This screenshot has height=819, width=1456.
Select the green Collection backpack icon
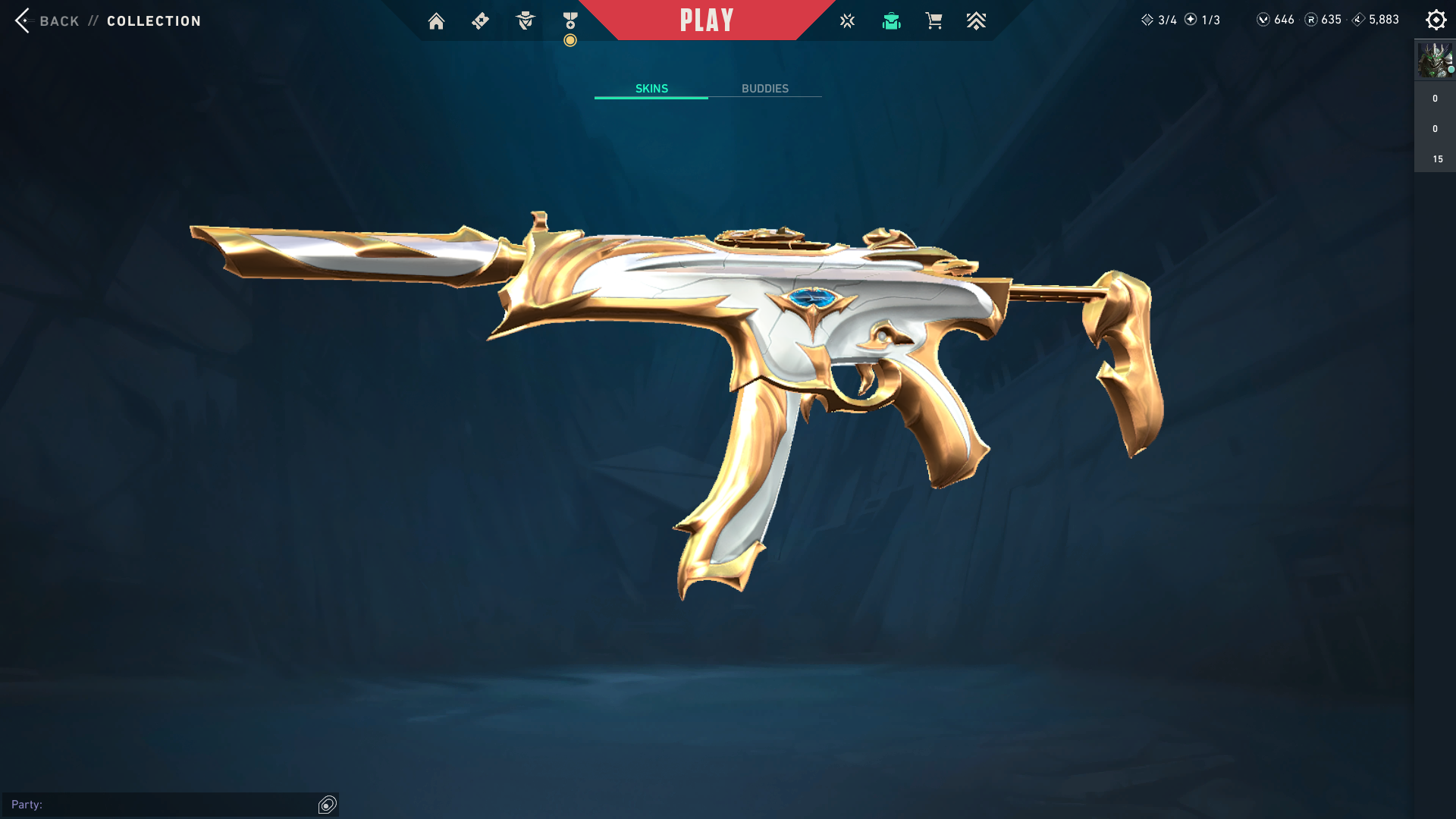(x=891, y=21)
